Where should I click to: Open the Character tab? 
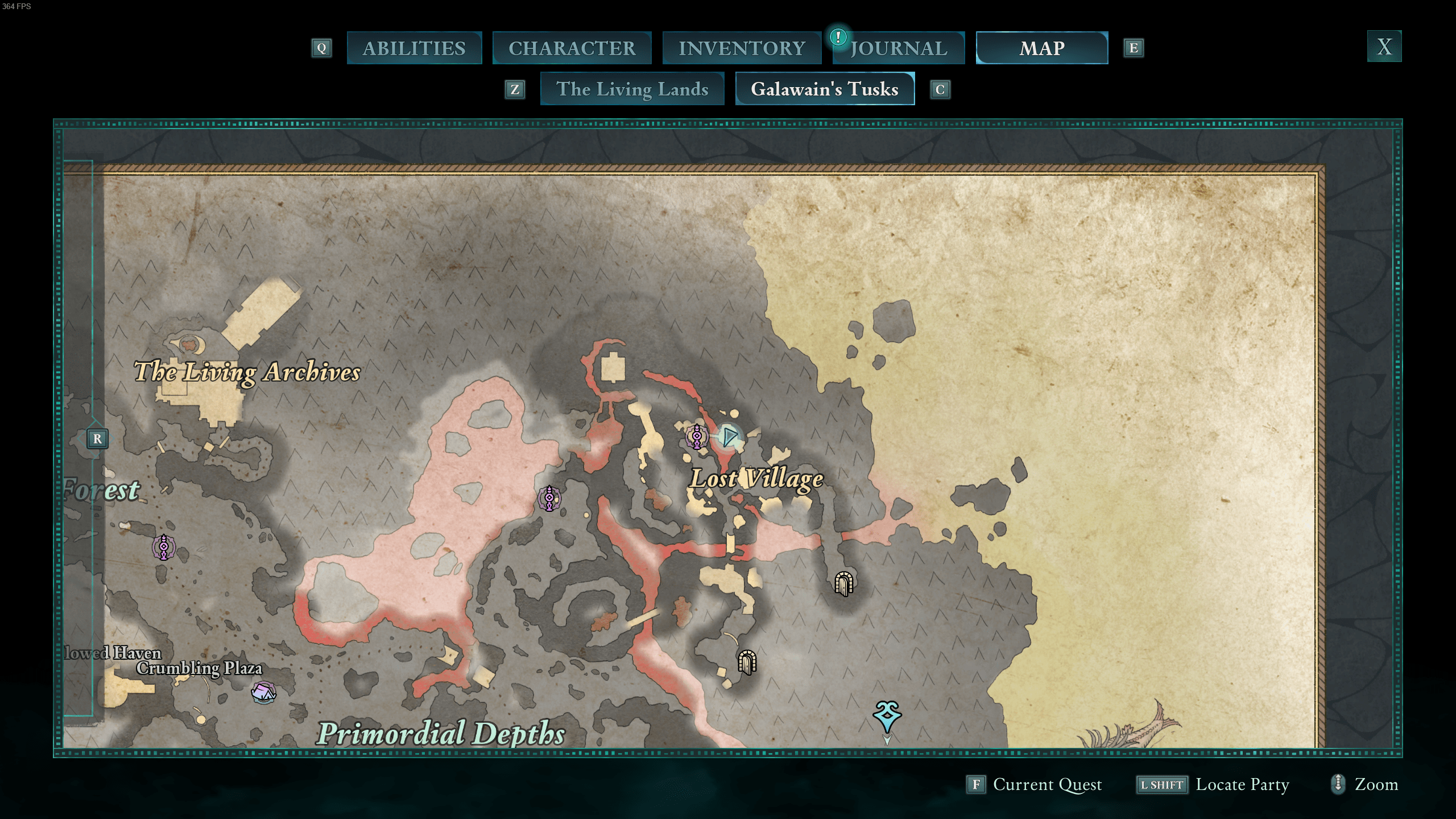[572, 48]
